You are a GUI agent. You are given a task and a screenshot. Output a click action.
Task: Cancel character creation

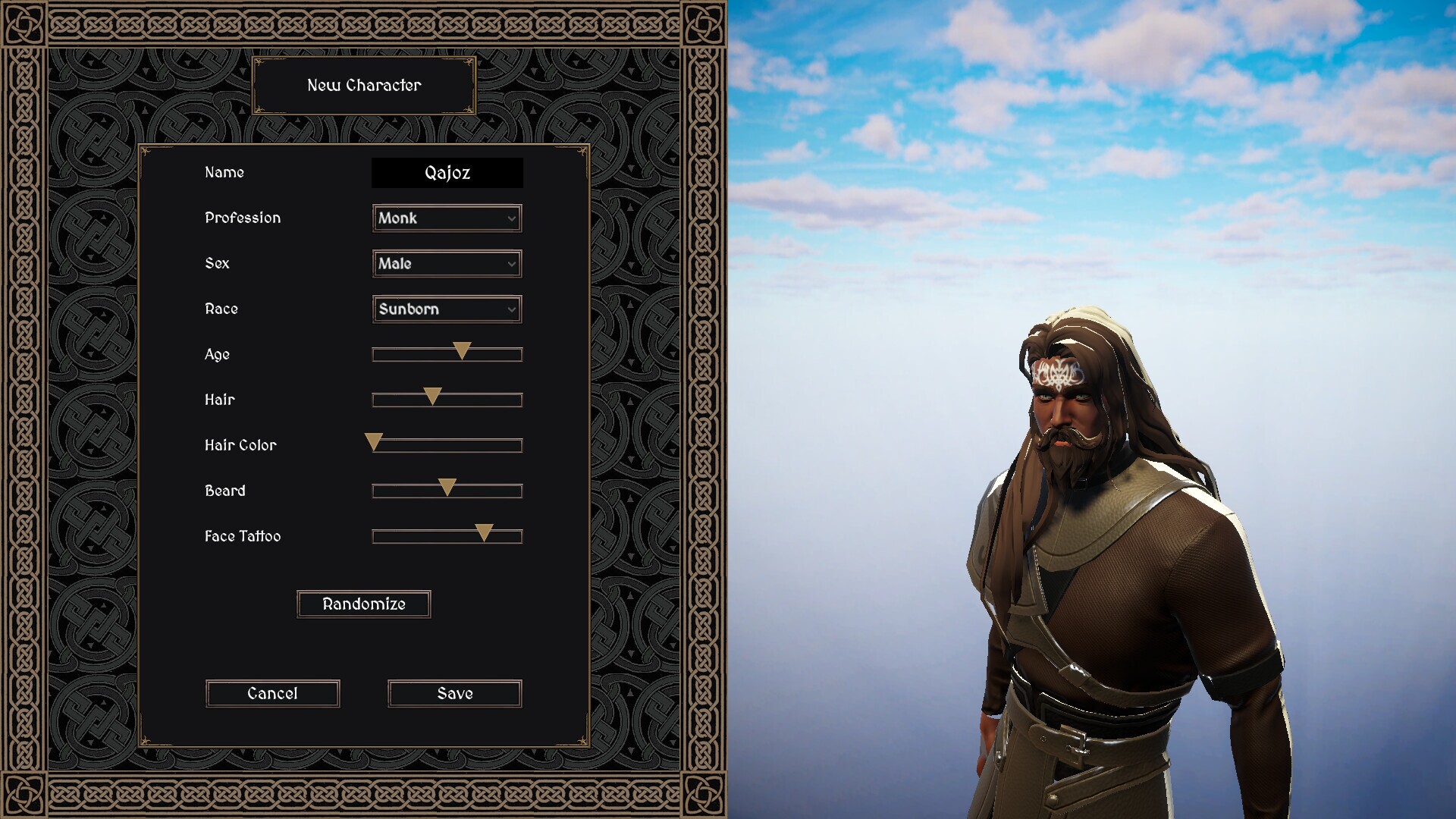(272, 694)
